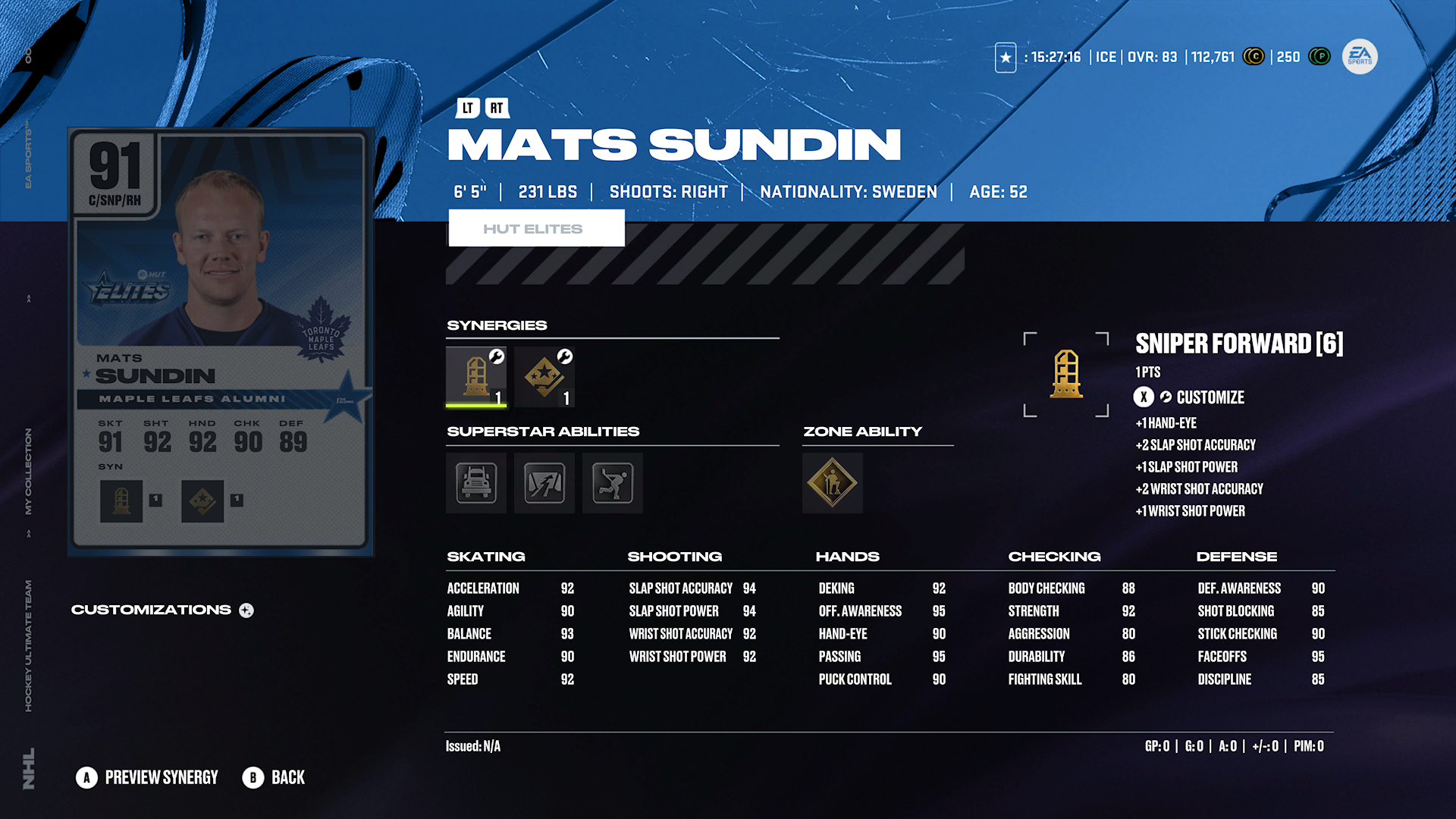
Task: Select the second synergy slot icon
Action: pos(544,376)
